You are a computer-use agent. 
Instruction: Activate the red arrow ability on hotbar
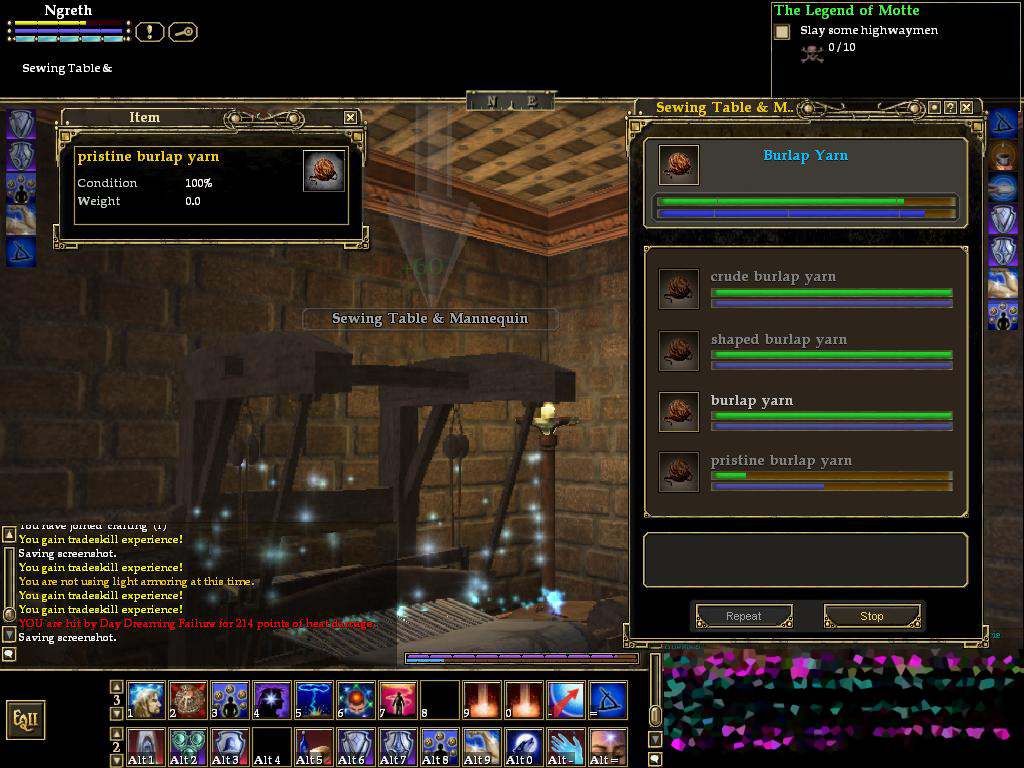[566, 700]
